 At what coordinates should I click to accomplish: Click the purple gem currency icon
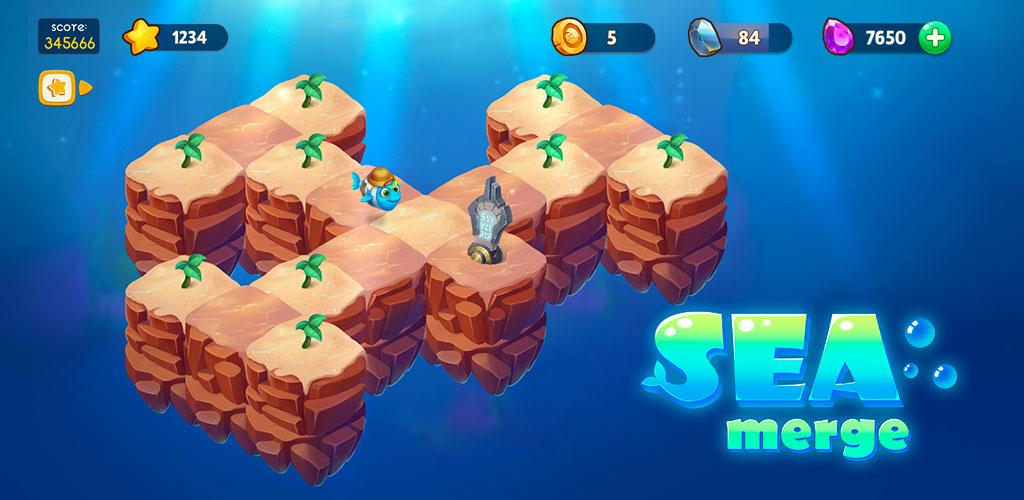click(x=837, y=38)
